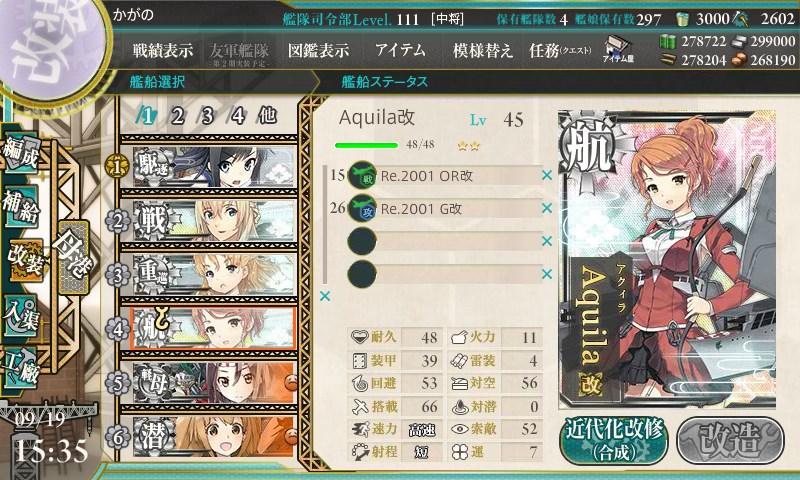Select the sixth ship row, a submarine
The image size is (800, 480).
pos(207,436)
